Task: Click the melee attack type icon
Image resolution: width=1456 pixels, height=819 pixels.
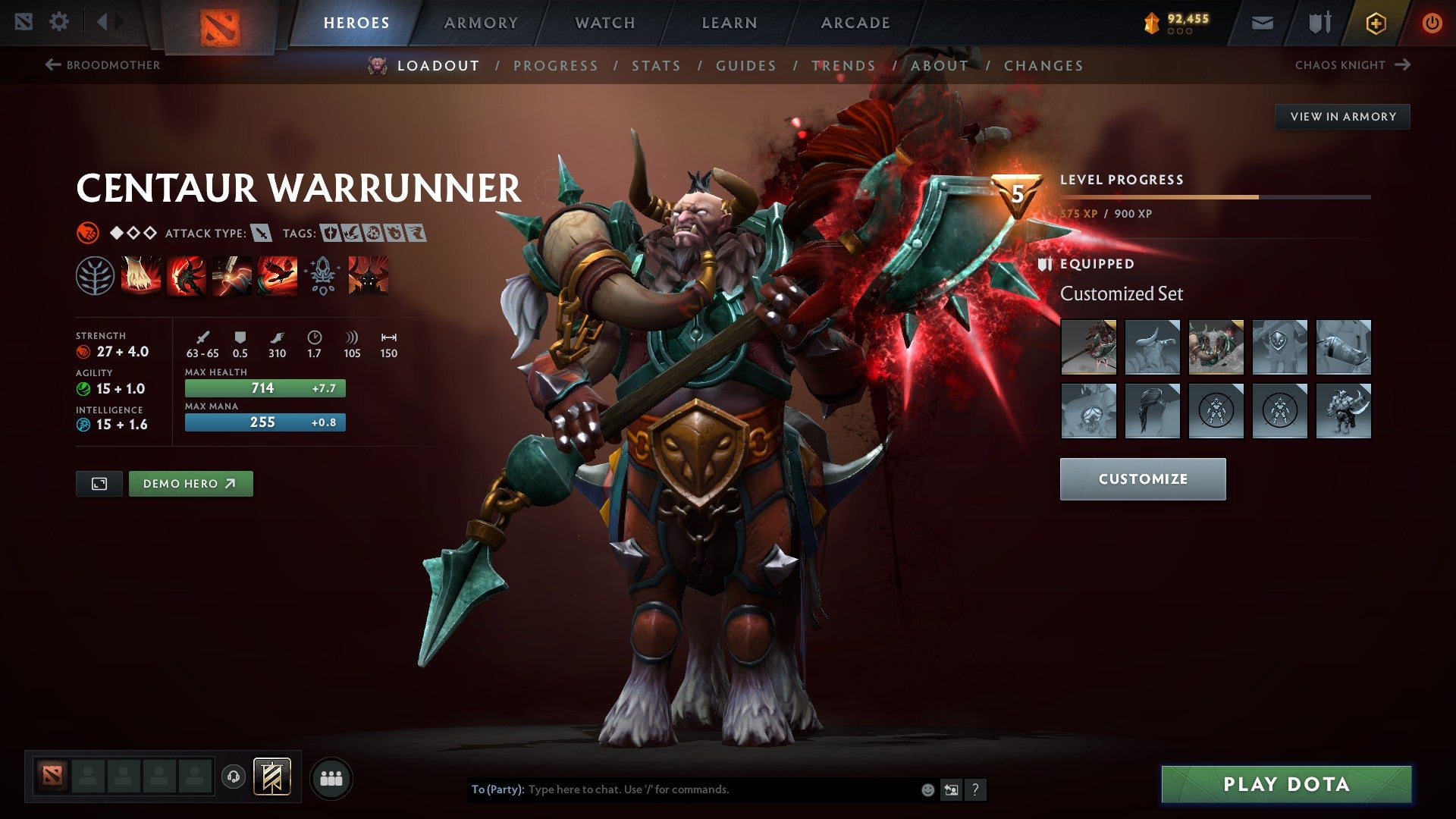Action: point(261,234)
